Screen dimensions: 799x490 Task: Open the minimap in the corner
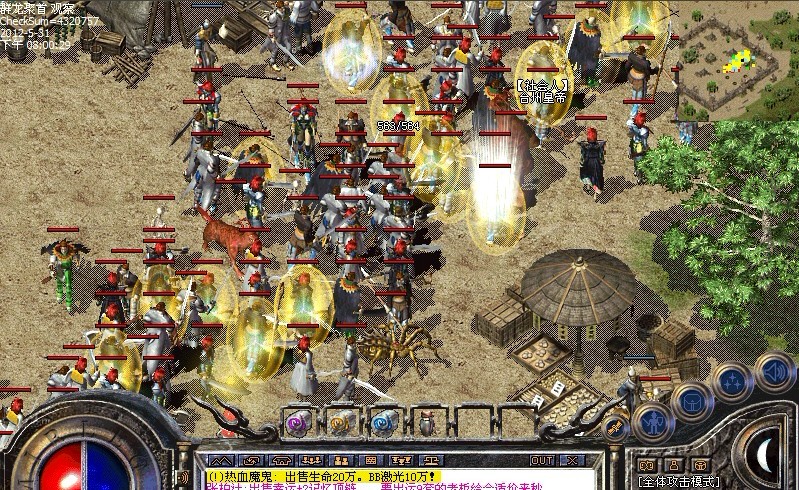pos(738,60)
